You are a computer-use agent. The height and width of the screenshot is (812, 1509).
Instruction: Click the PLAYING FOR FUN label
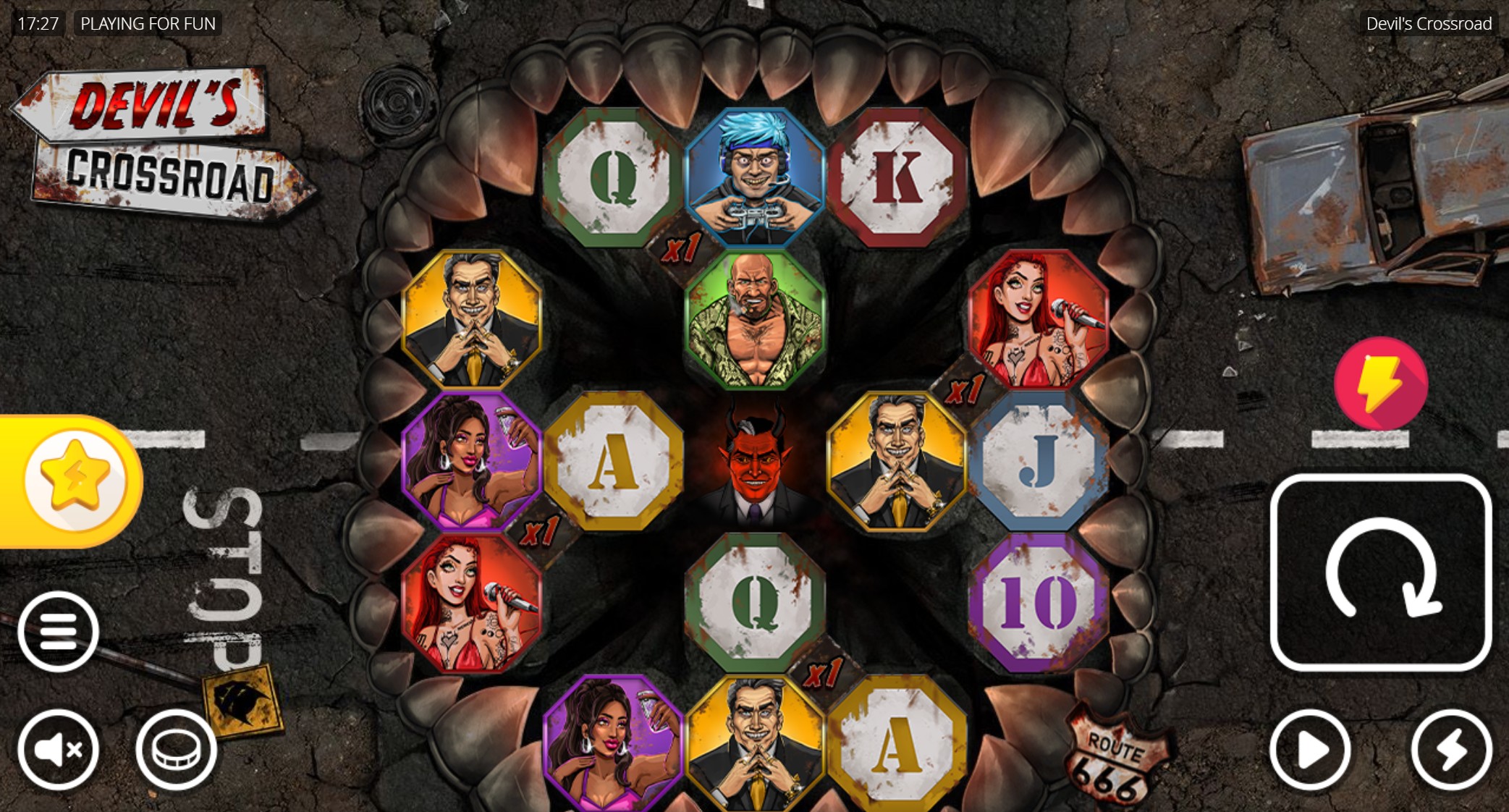pos(148,22)
